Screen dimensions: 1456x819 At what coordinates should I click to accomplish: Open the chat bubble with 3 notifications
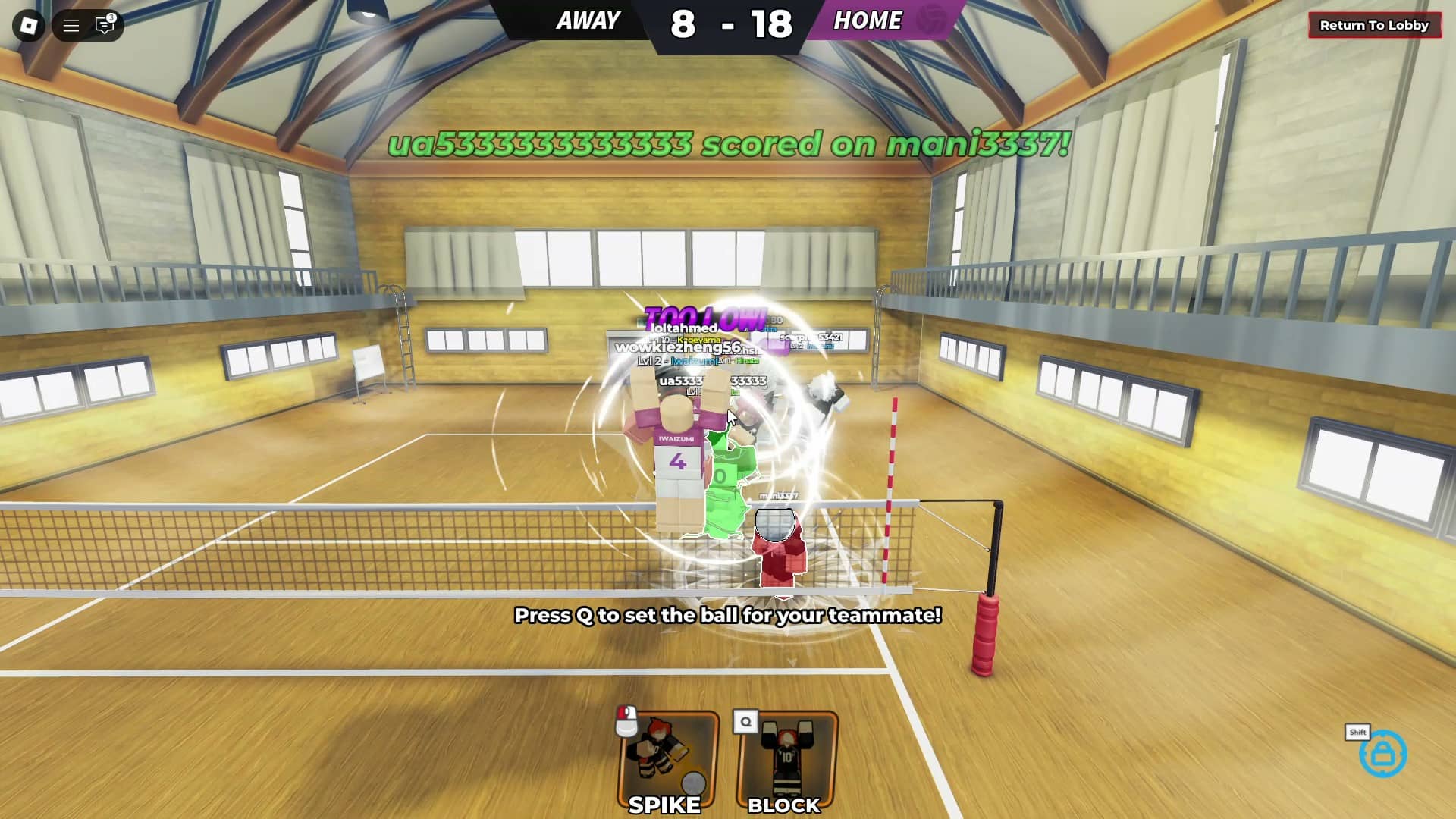tap(105, 26)
